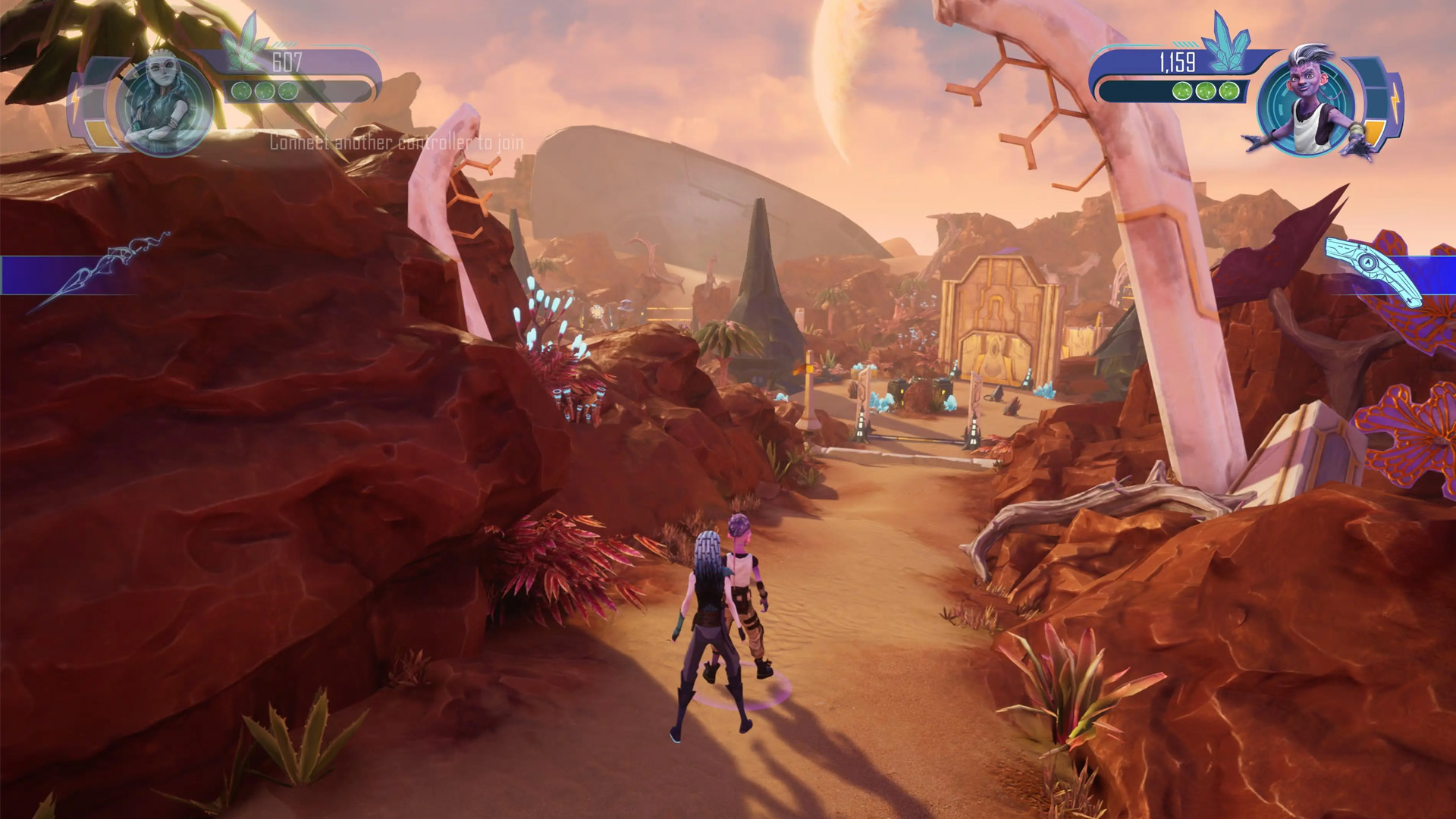Open the 1,159 crystal counter display

coord(1176,62)
